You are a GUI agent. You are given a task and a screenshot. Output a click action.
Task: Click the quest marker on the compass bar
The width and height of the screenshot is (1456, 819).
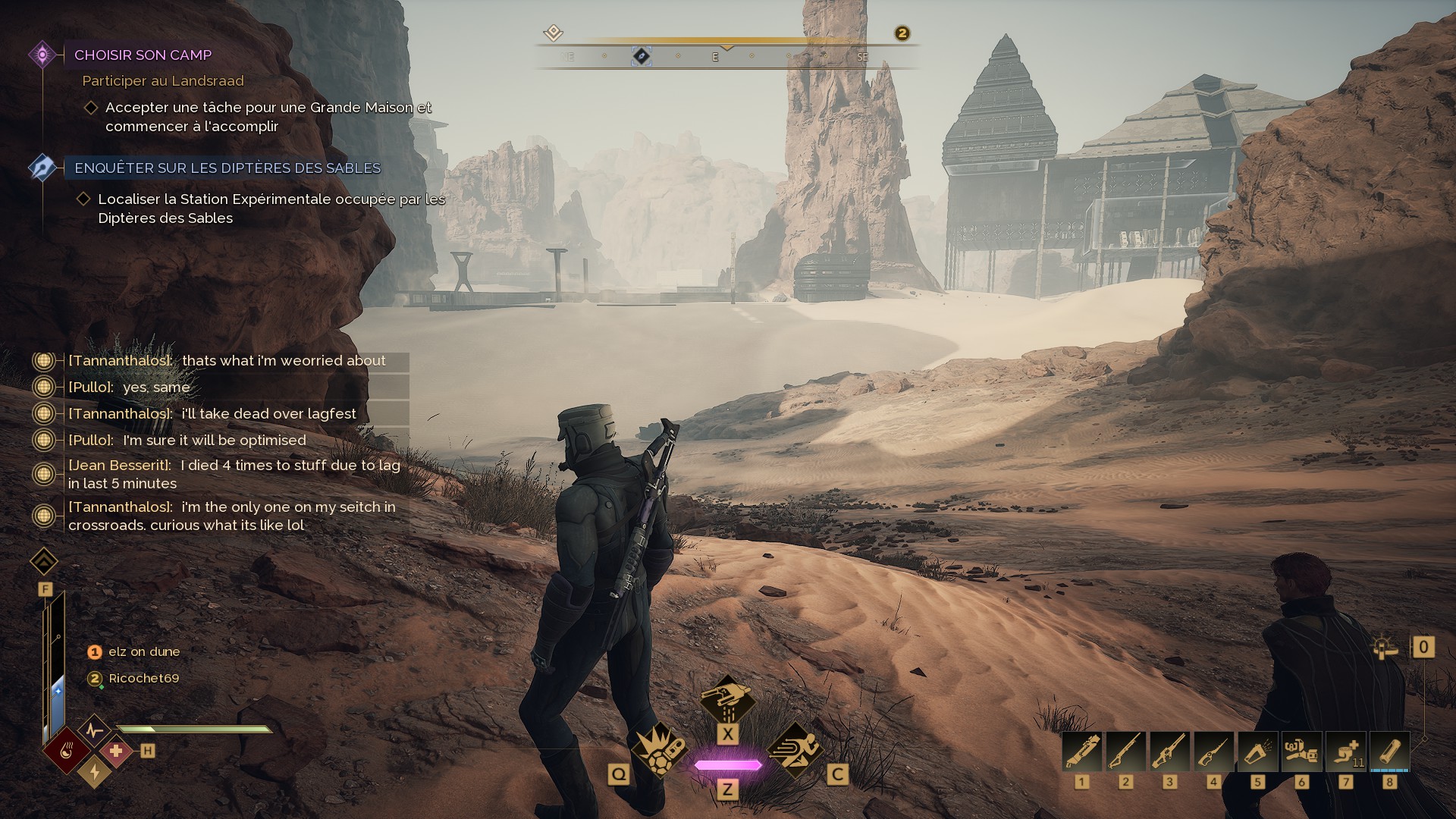click(642, 57)
